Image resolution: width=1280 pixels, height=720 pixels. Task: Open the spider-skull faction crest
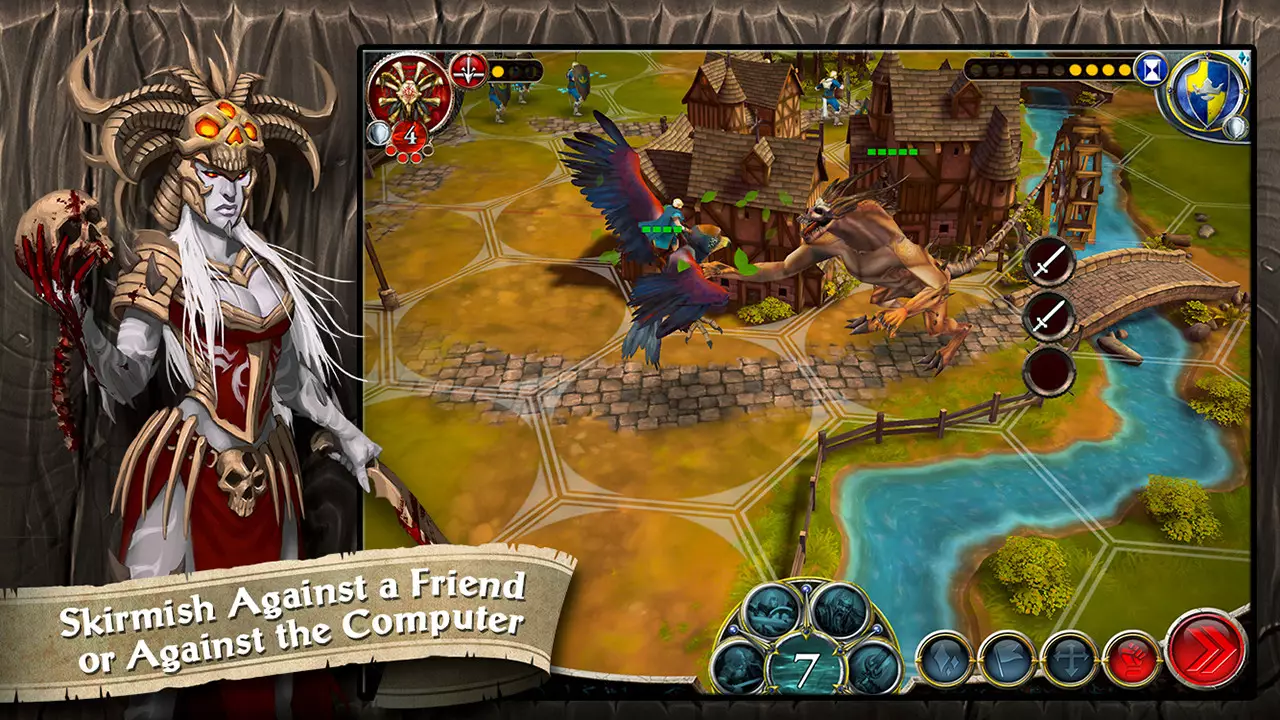409,95
